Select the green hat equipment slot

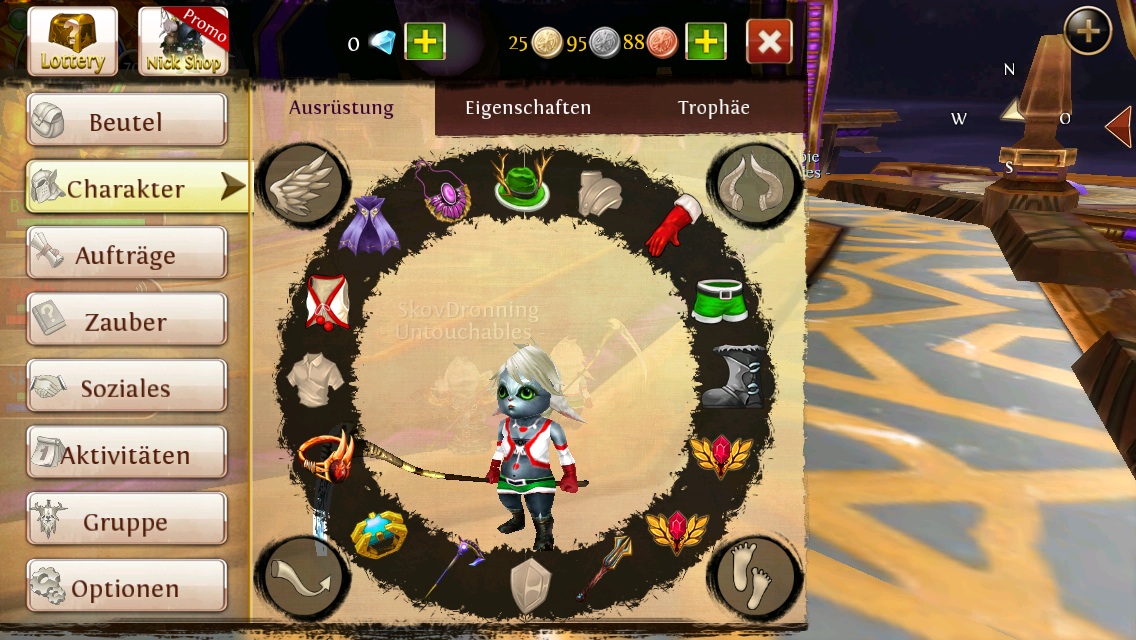tap(520, 182)
